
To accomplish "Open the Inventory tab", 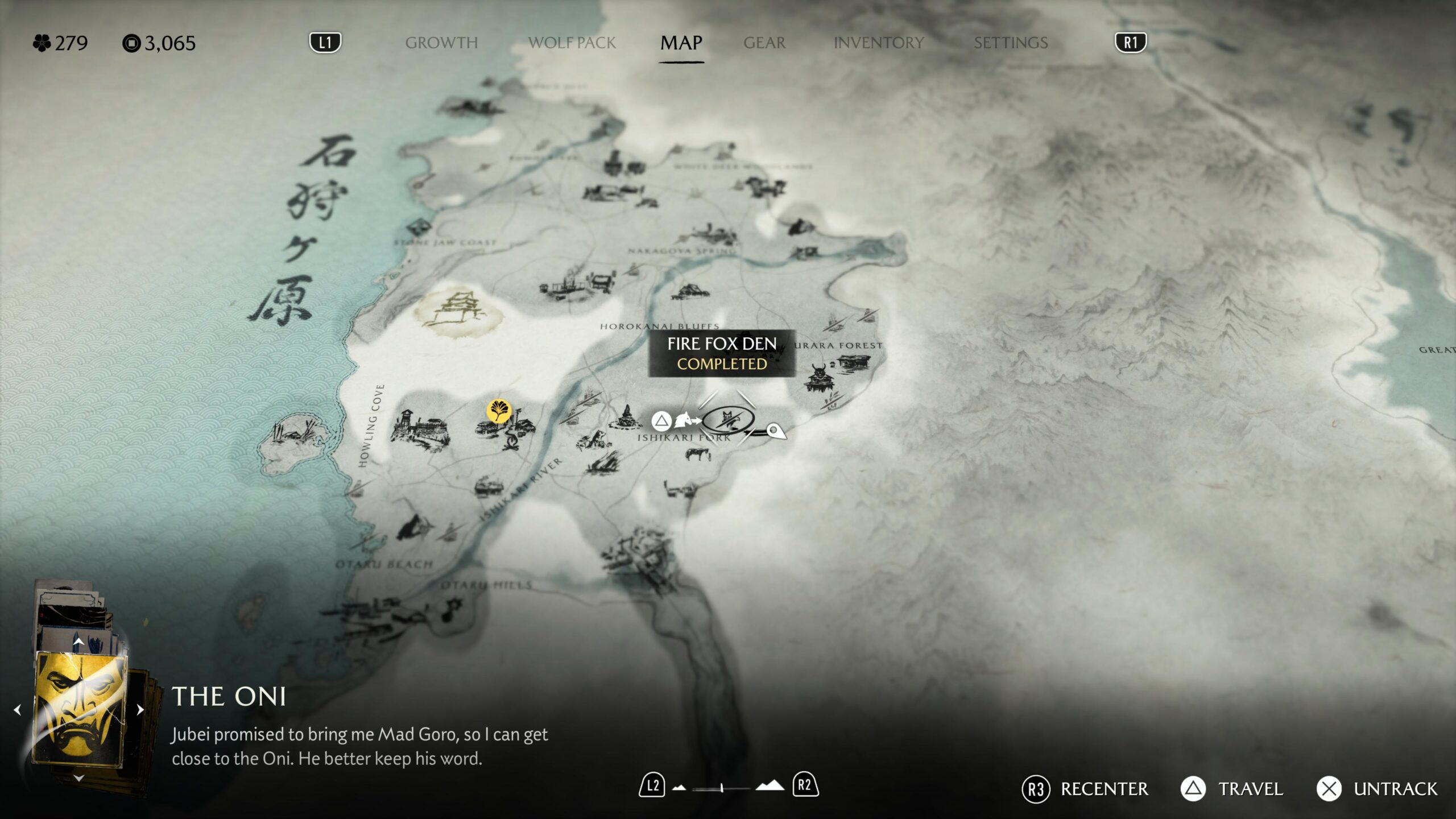I will tap(878, 43).
